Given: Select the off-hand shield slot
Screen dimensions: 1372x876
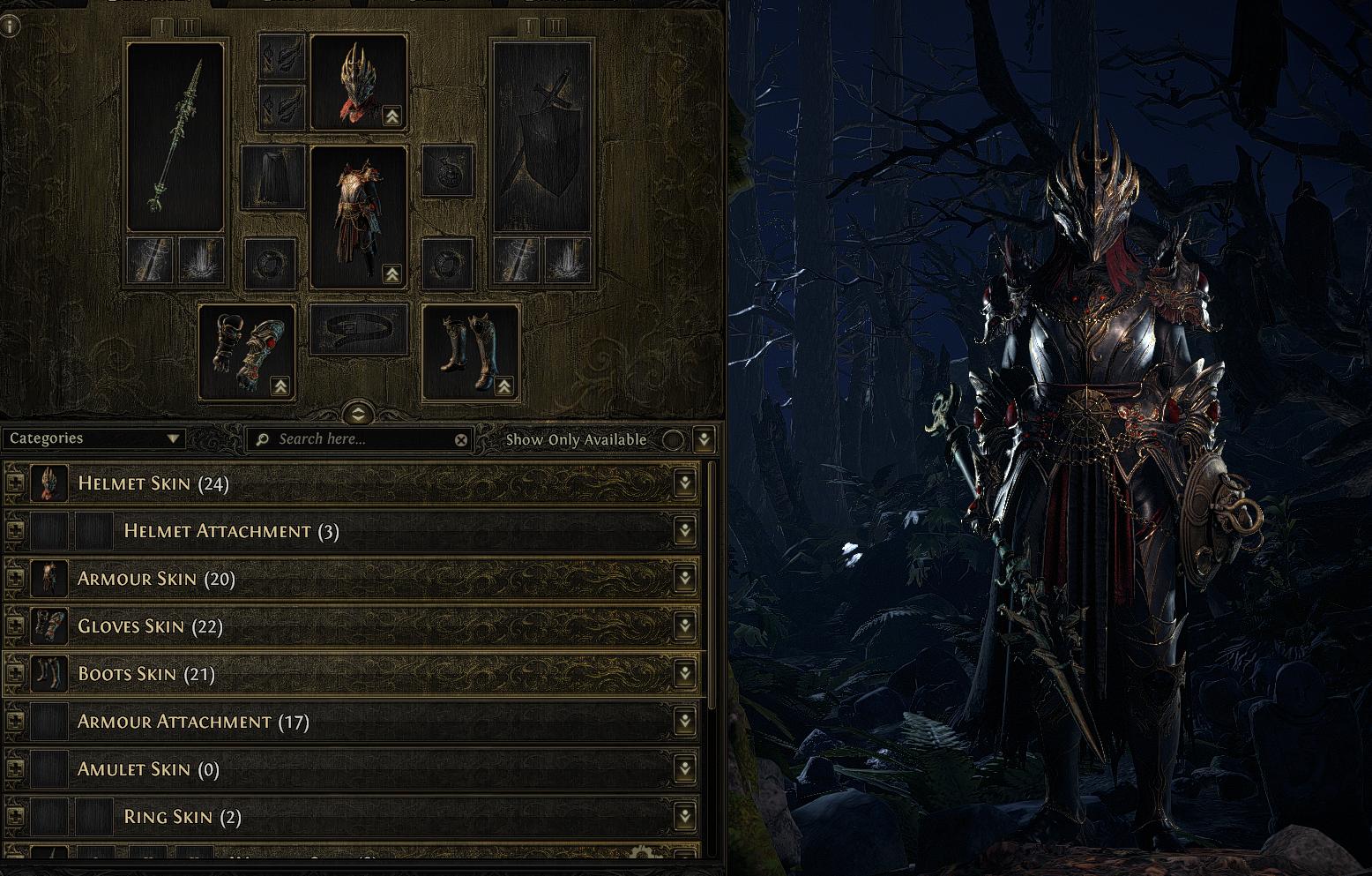Looking at the screenshot, I should pyautogui.click(x=541, y=137).
